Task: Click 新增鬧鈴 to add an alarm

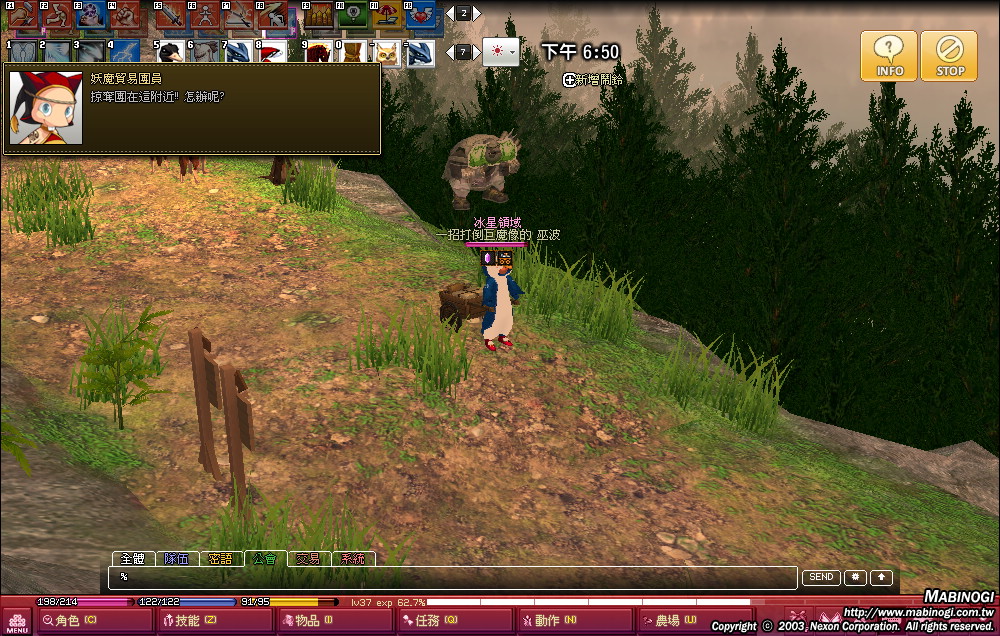Action: pyautogui.click(x=593, y=79)
